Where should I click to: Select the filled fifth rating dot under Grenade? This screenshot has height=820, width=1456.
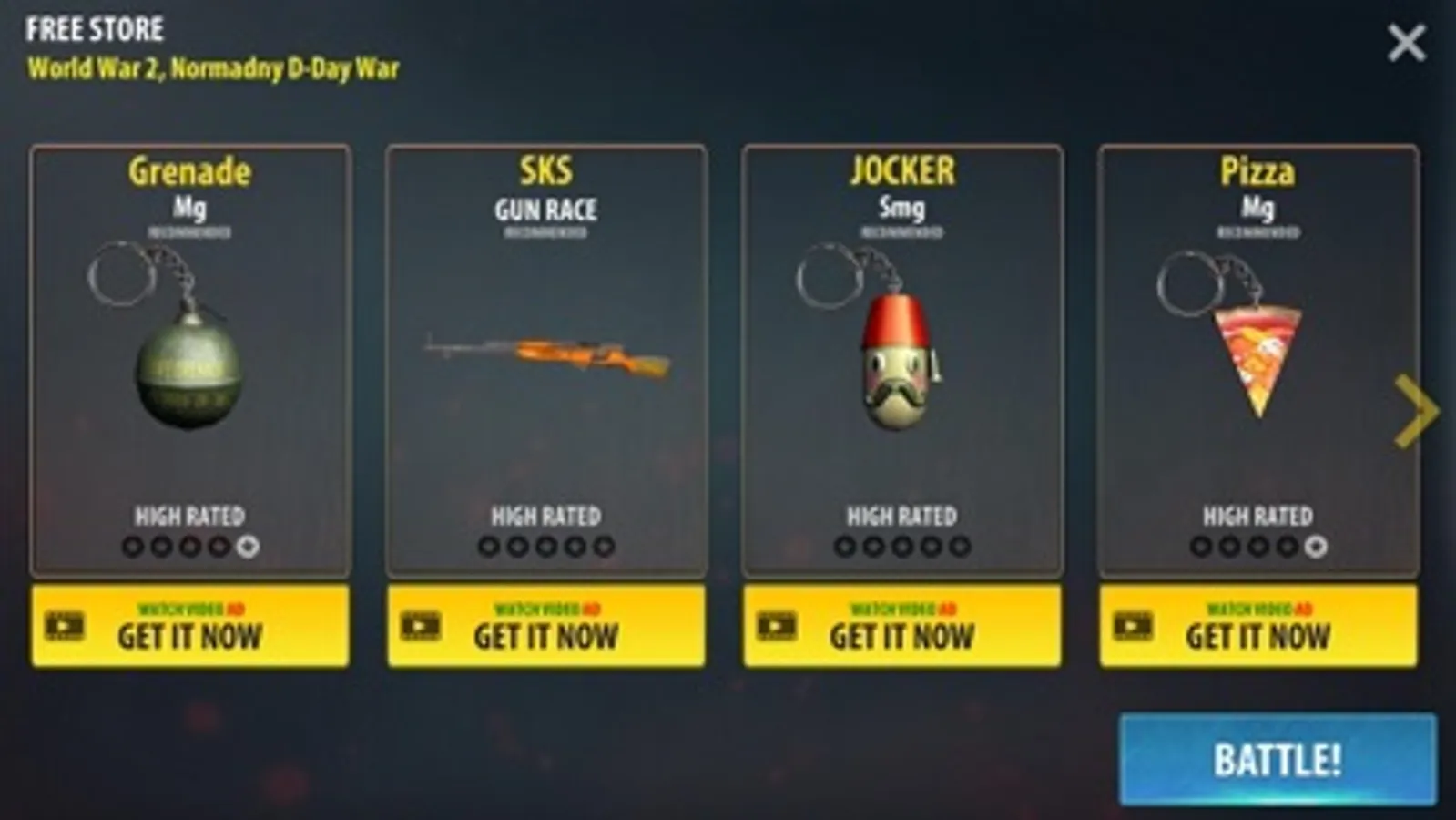pyautogui.click(x=243, y=548)
